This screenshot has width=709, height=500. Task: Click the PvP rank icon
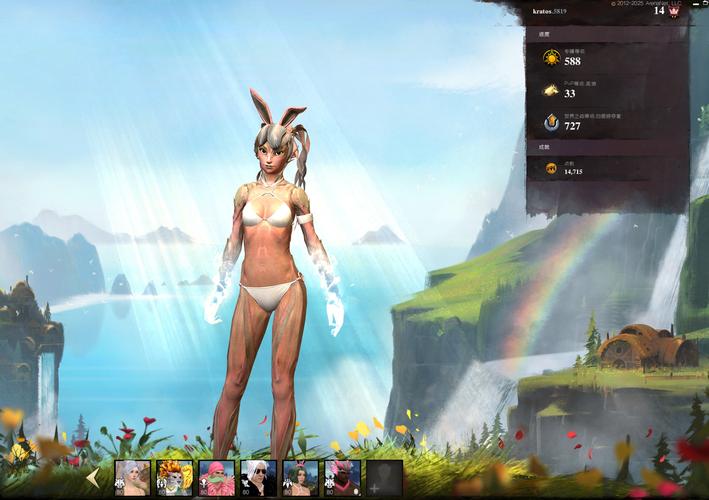point(551,90)
